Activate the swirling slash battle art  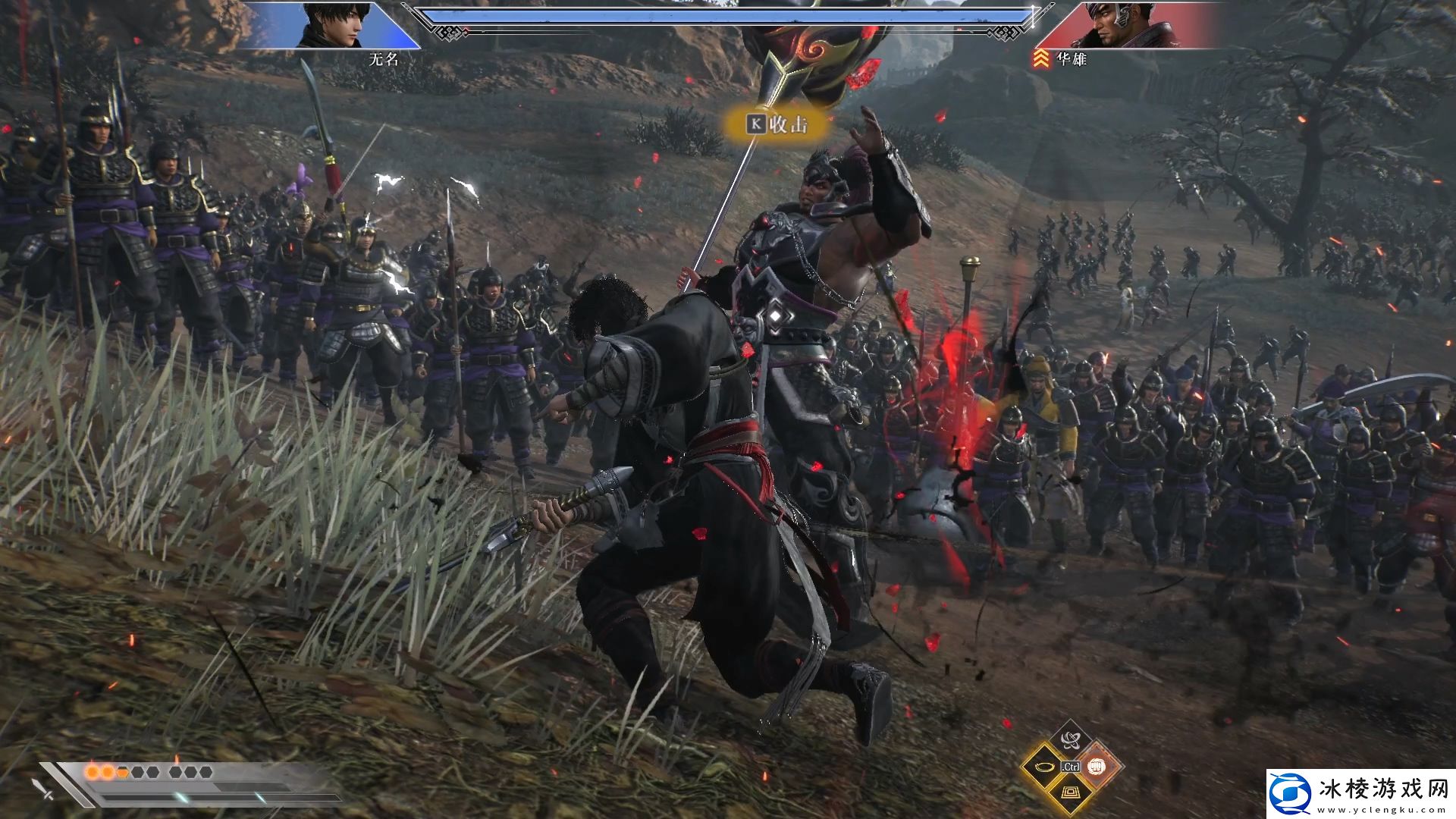1070,741
